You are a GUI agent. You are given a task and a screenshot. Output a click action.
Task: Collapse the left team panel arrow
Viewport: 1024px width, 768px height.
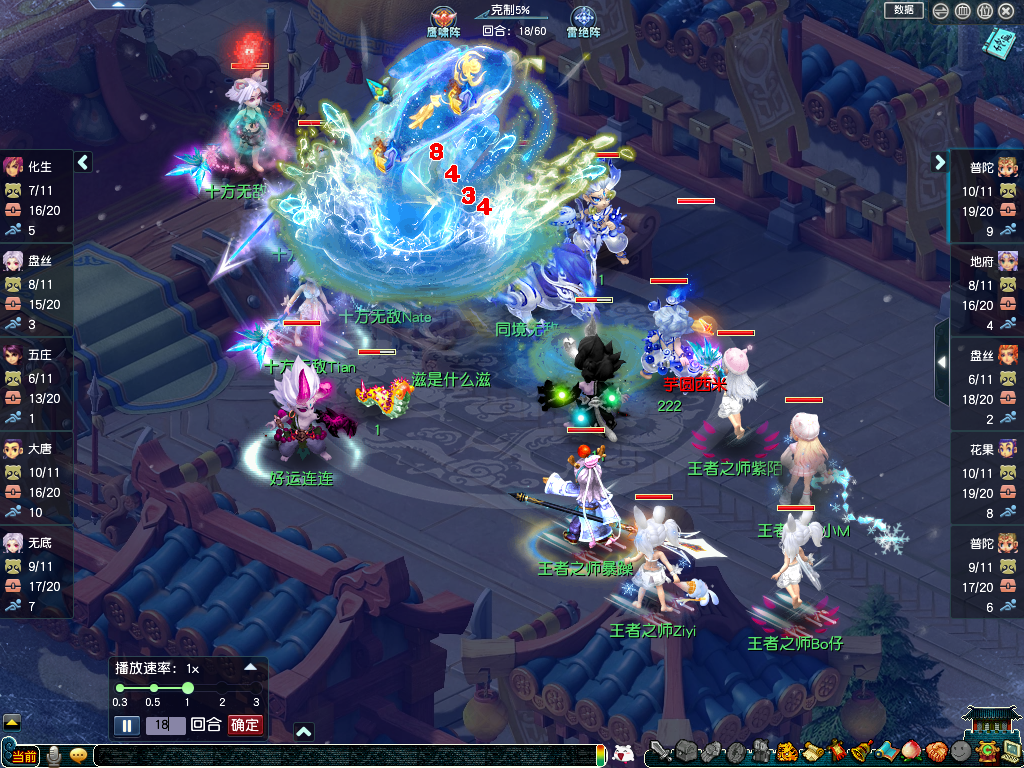pos(84,162)
